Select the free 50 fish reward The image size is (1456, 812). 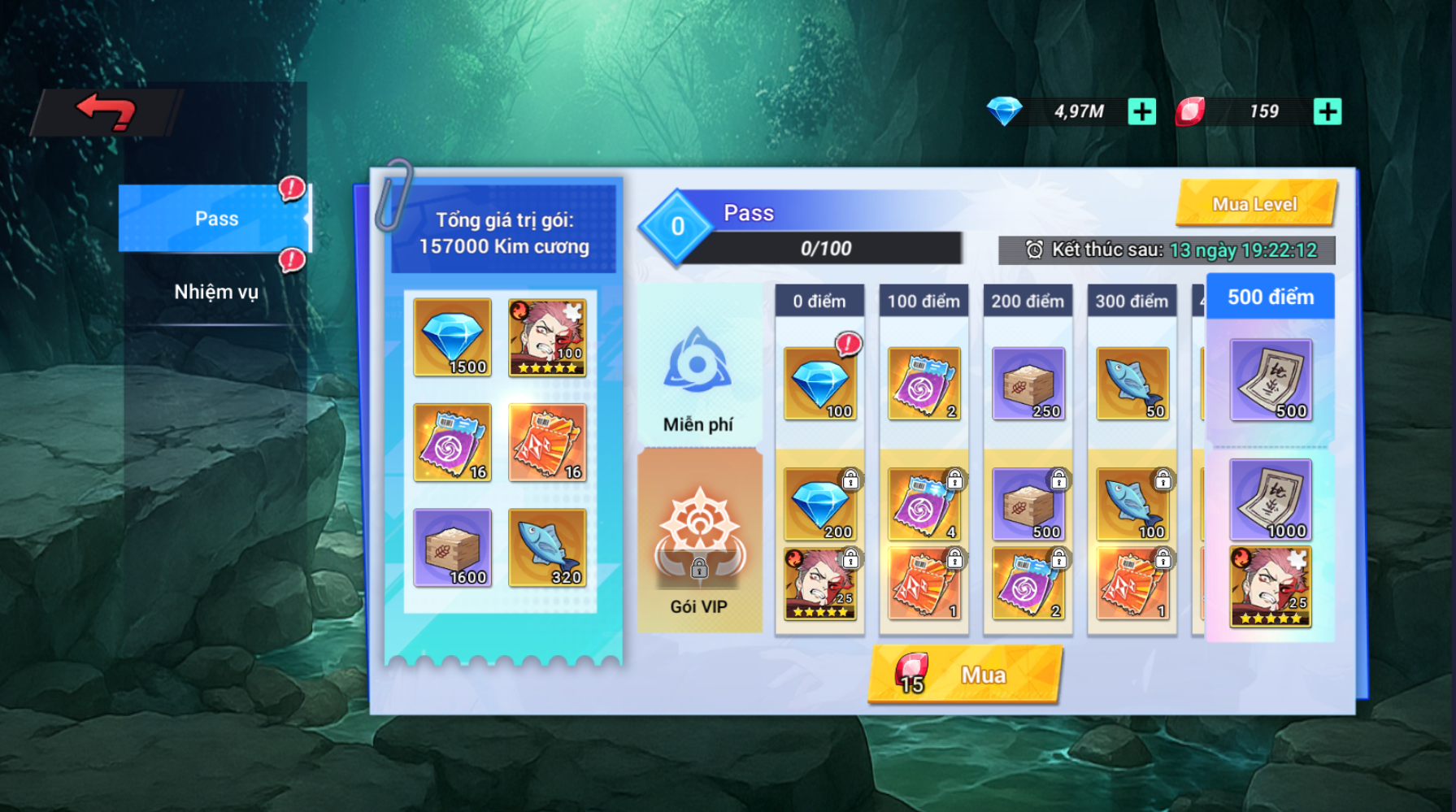(1132, 384)
